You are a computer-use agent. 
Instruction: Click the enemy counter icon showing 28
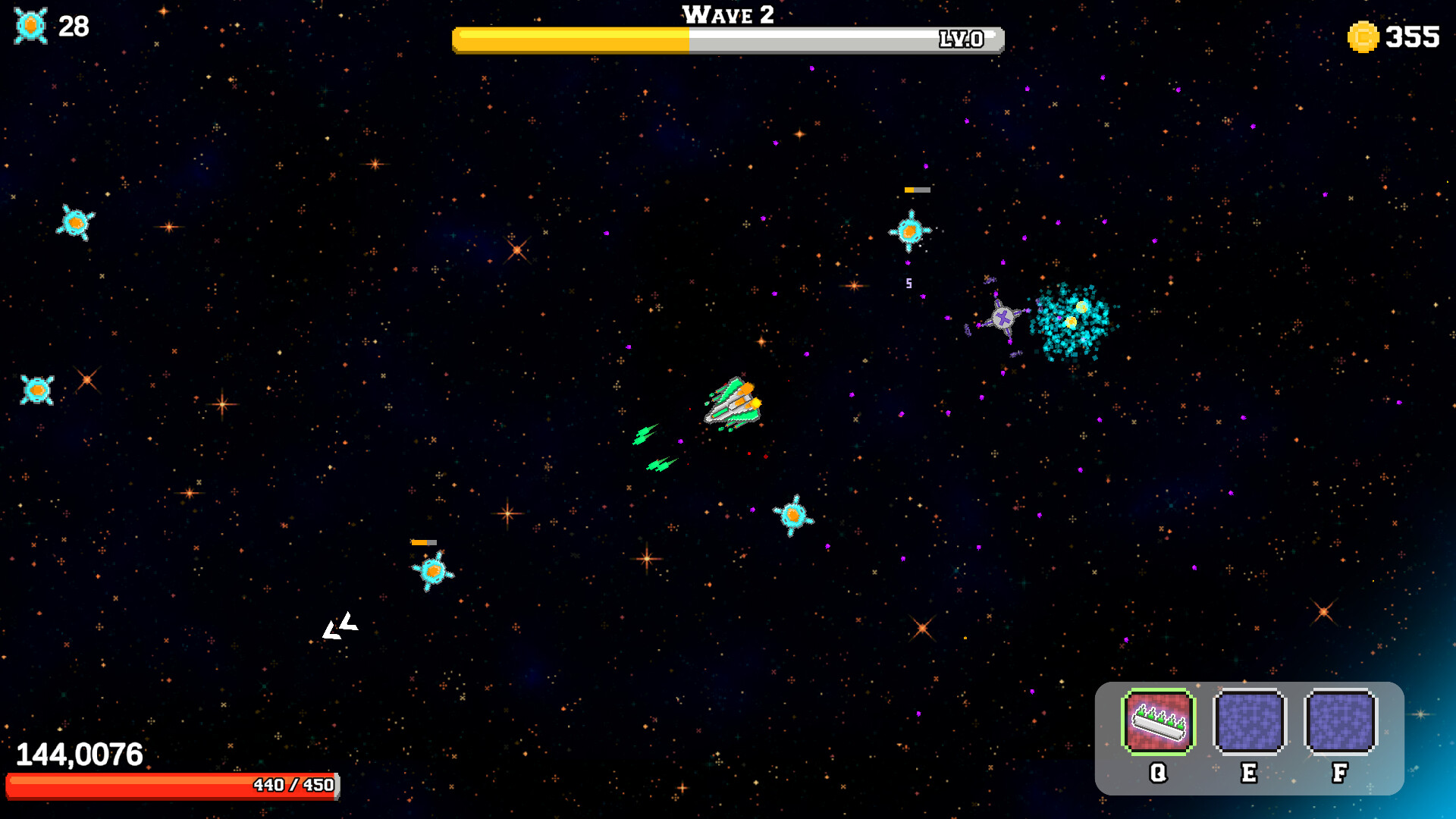pyautogui.click(x=30, y=24)
